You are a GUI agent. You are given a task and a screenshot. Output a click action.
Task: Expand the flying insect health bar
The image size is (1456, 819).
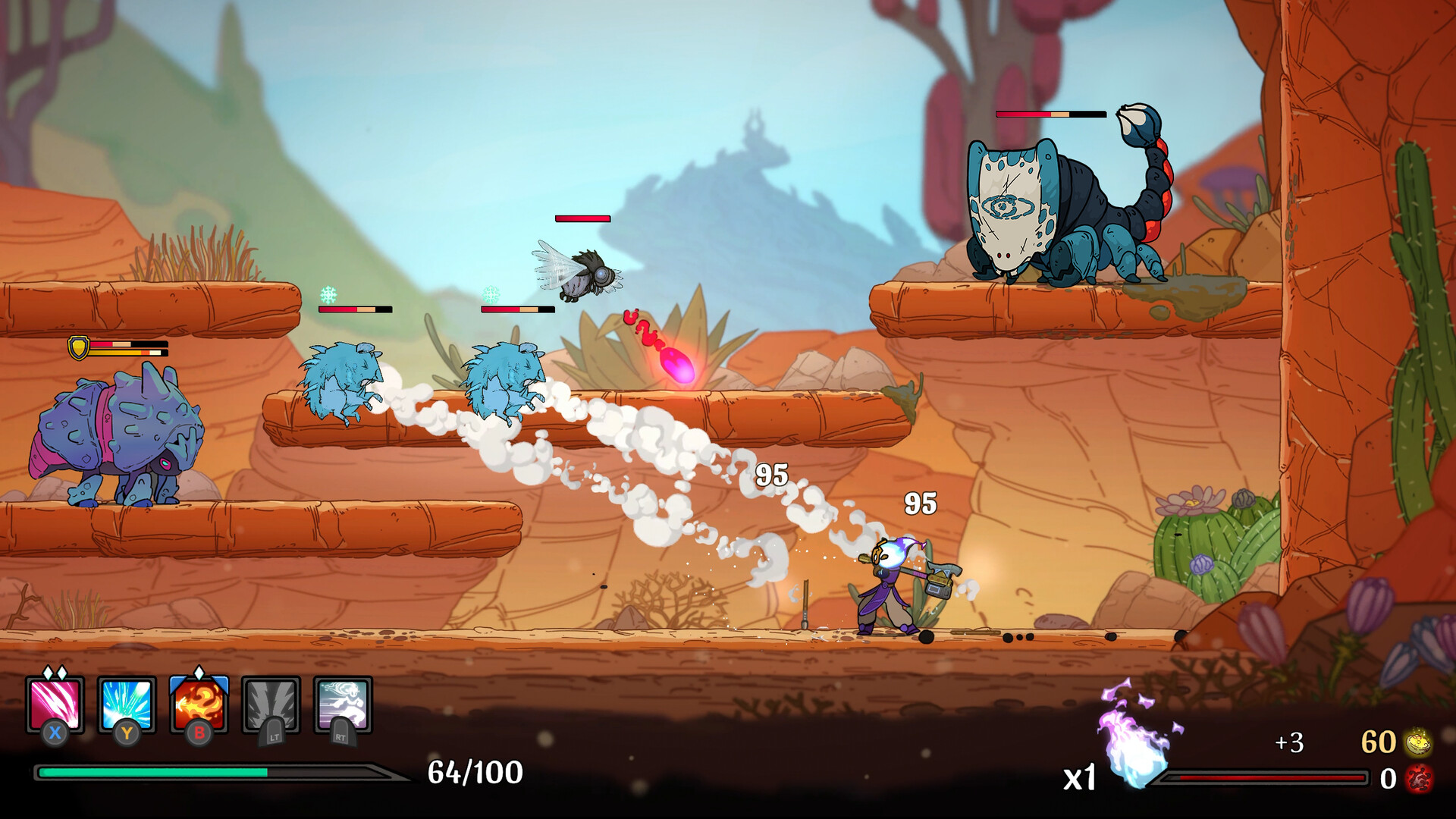click(x=583, y=218)
